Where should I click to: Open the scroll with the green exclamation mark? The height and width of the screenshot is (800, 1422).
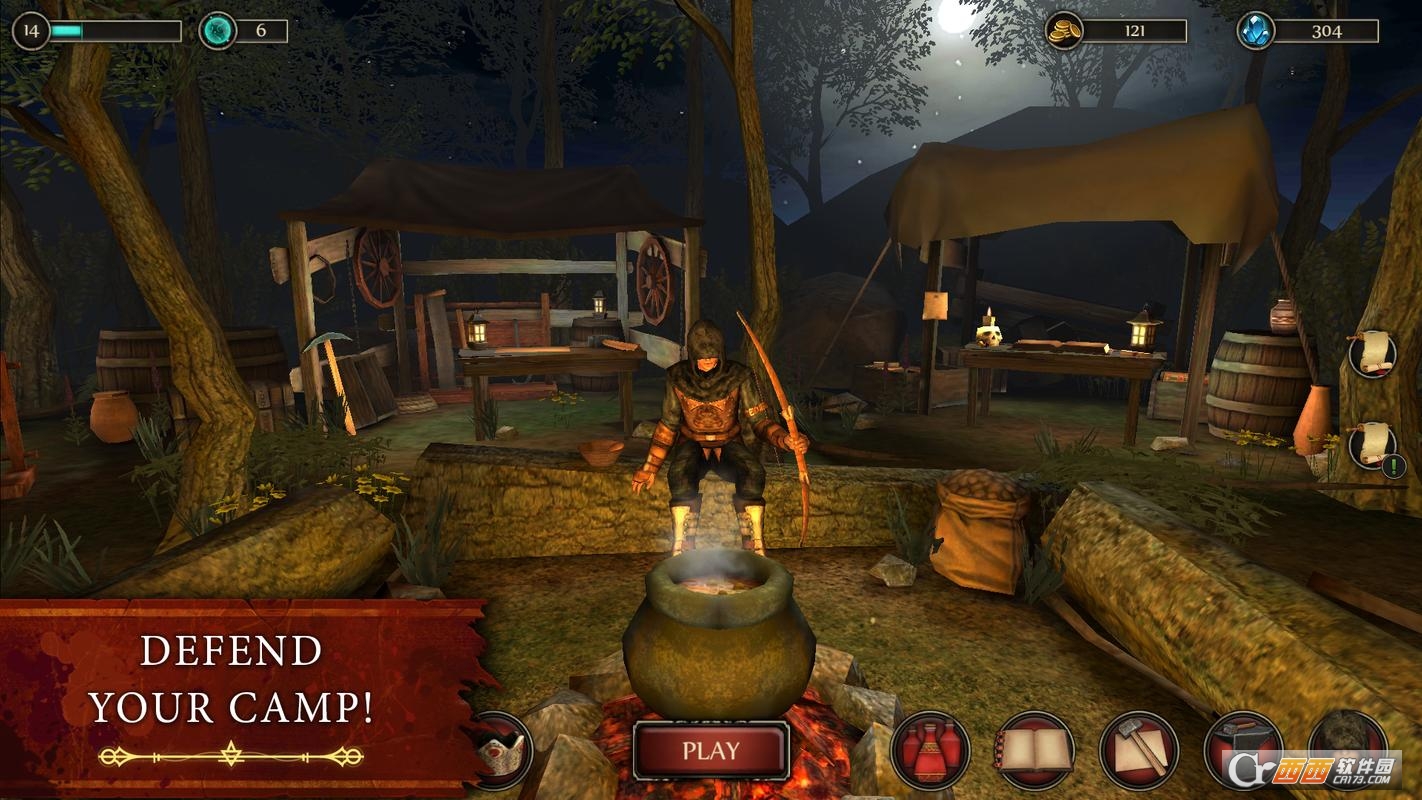pos(1372,446)
